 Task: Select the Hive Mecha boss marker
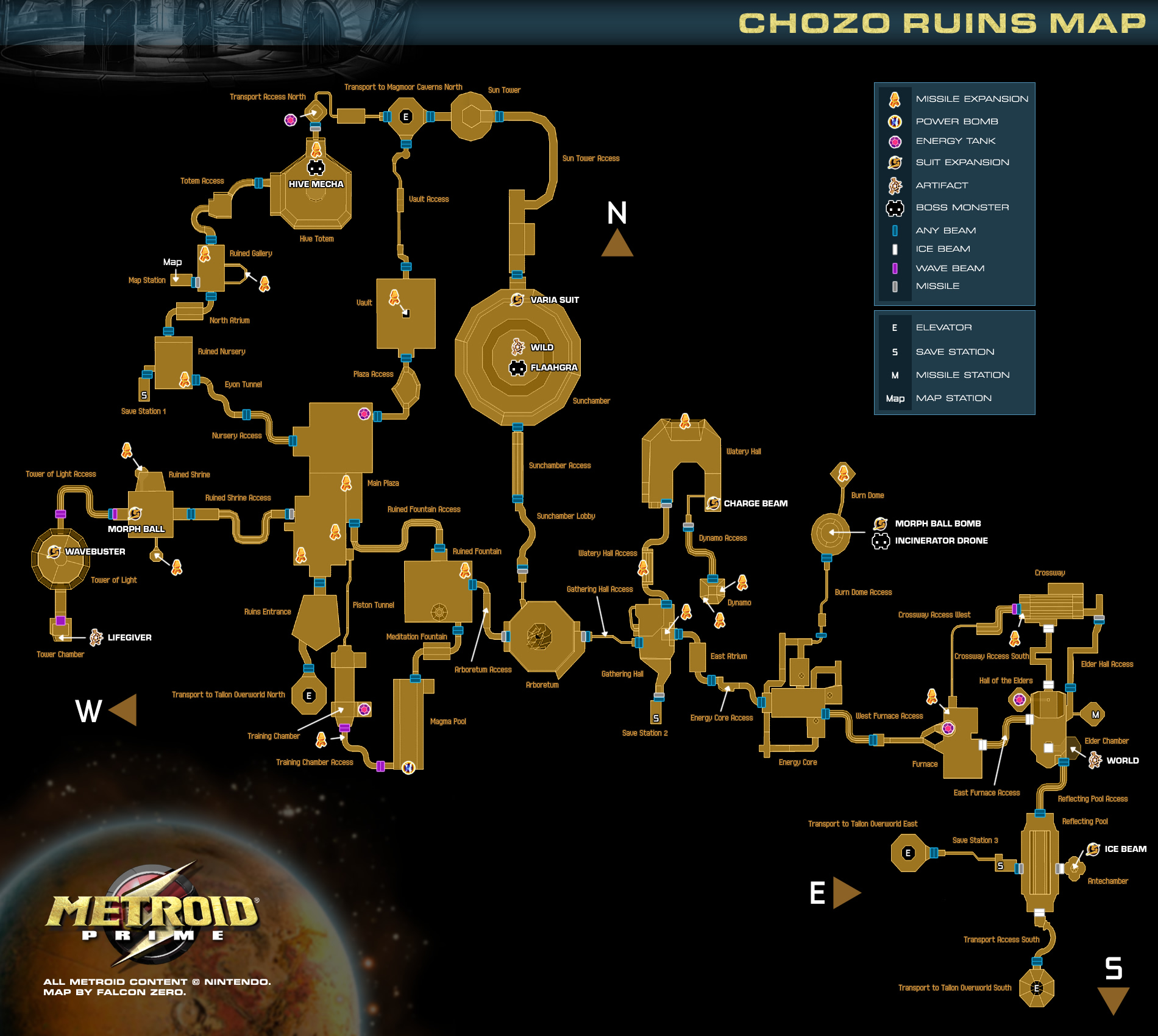[316, 168]
